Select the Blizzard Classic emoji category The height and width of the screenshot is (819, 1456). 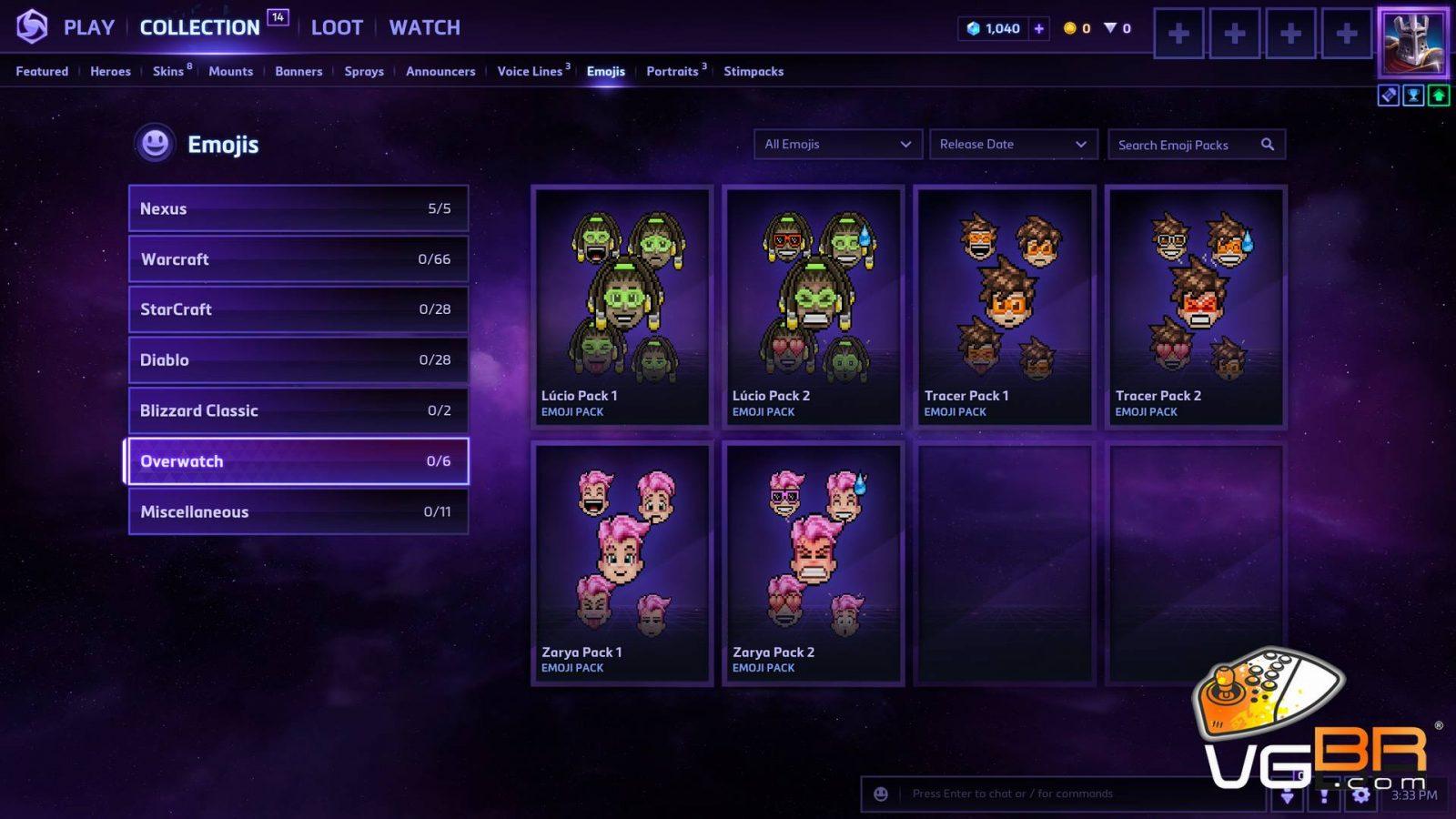(298, 410)
